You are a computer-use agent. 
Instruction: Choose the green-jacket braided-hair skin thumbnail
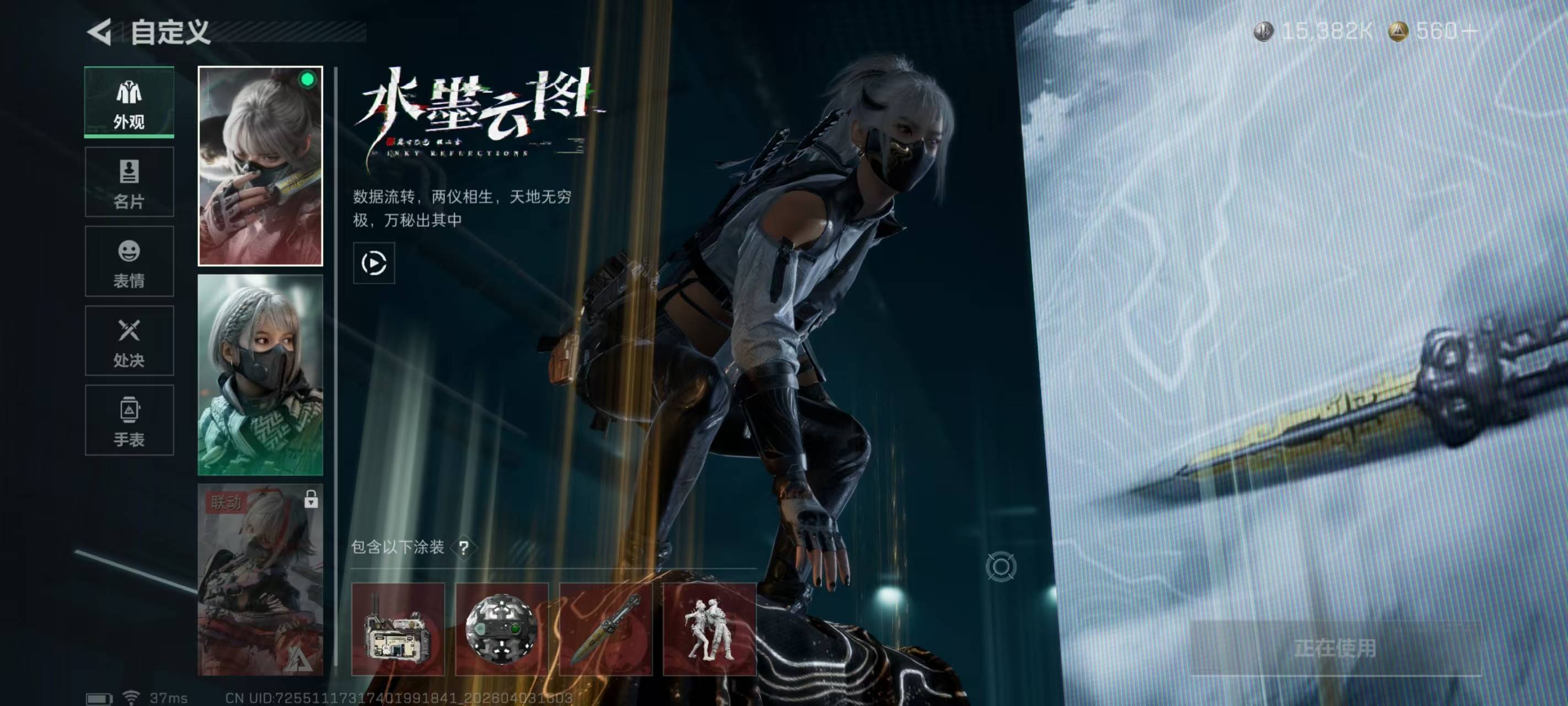point(260,375)
